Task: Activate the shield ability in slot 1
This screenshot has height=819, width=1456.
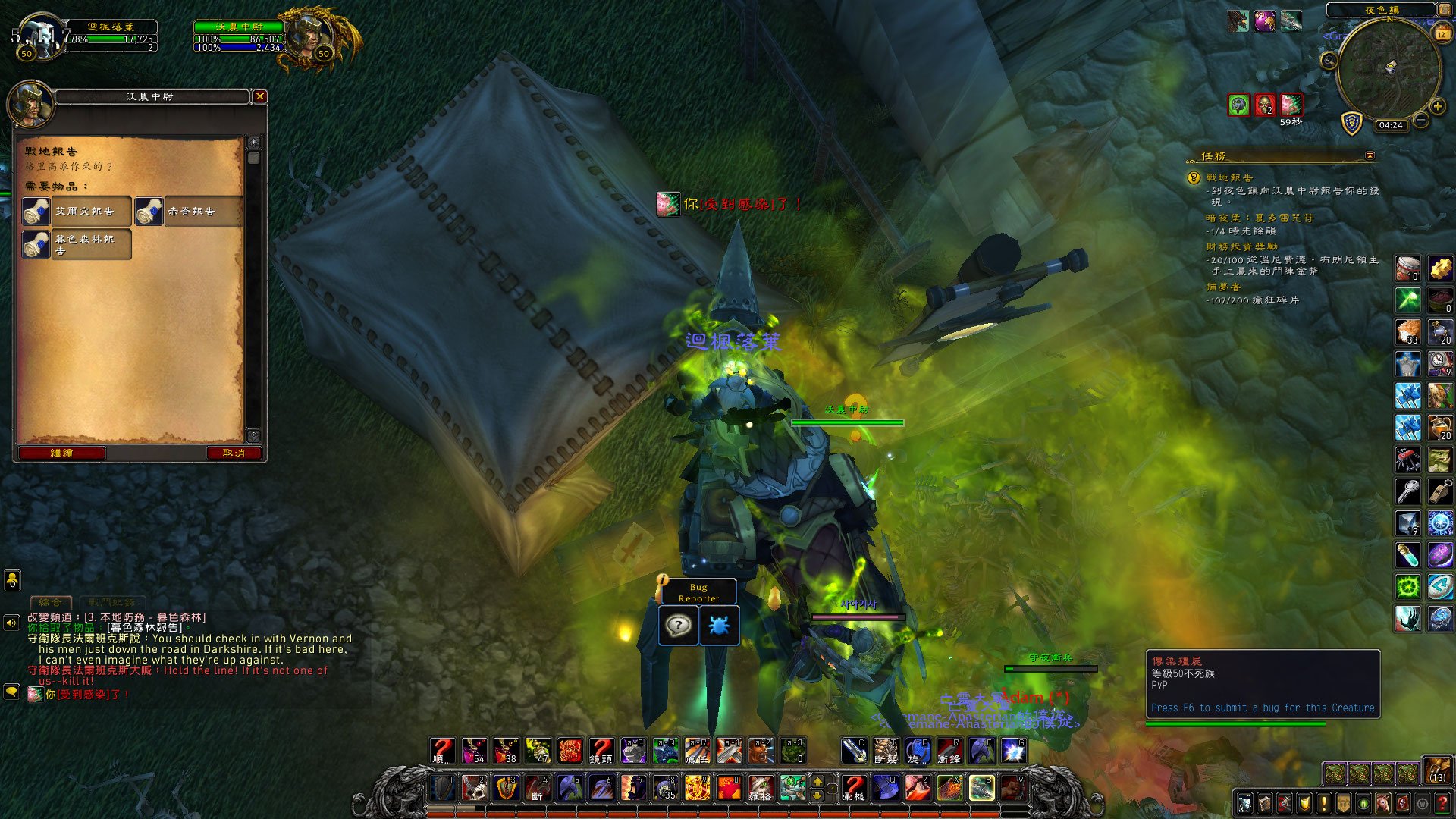Action: click(444, 788)
